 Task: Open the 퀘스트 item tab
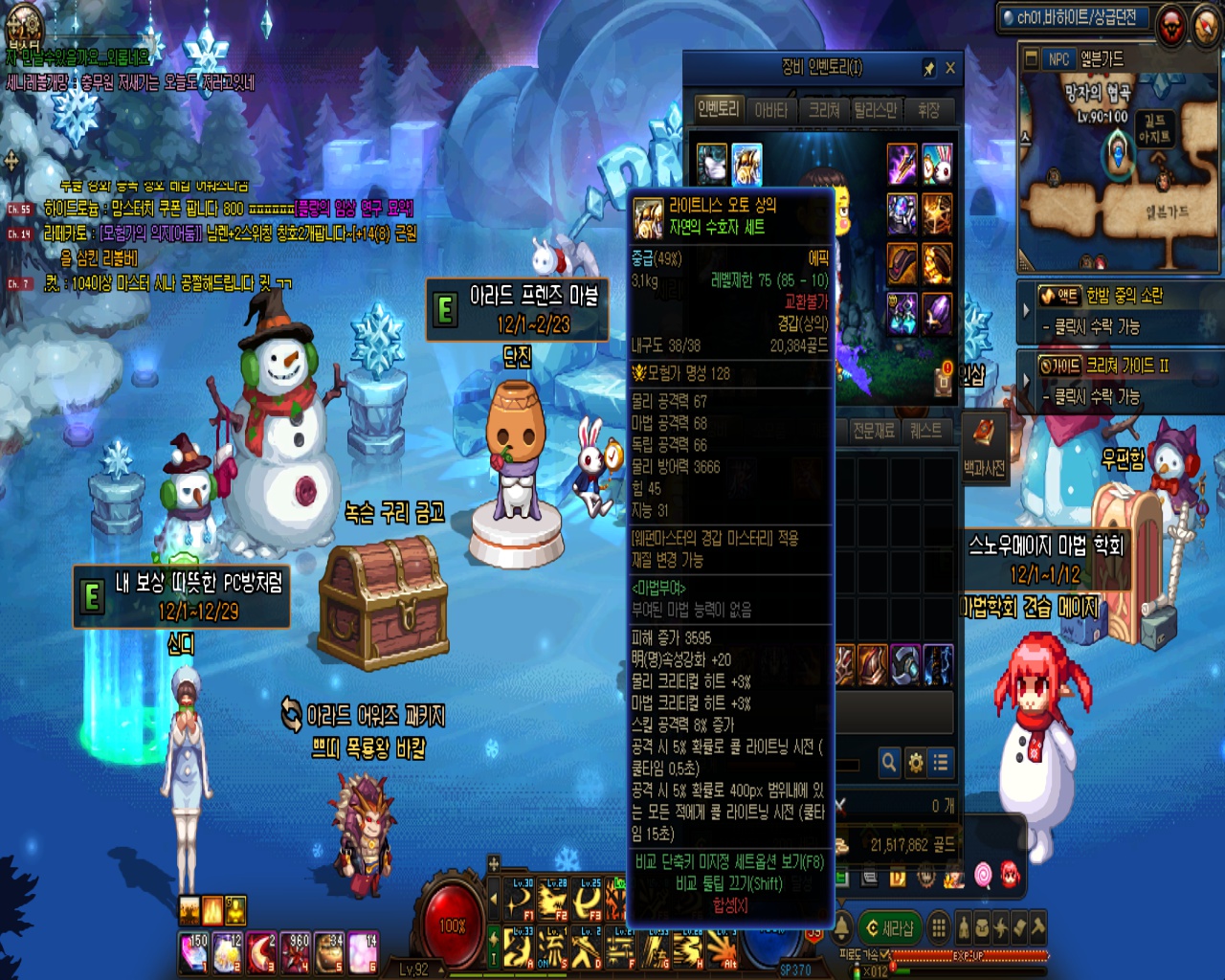click(925, 431)
